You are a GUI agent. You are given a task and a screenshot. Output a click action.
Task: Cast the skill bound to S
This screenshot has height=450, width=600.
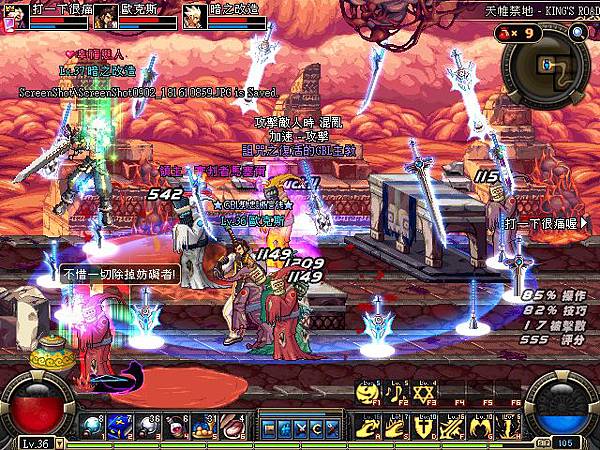click(396, 425)
